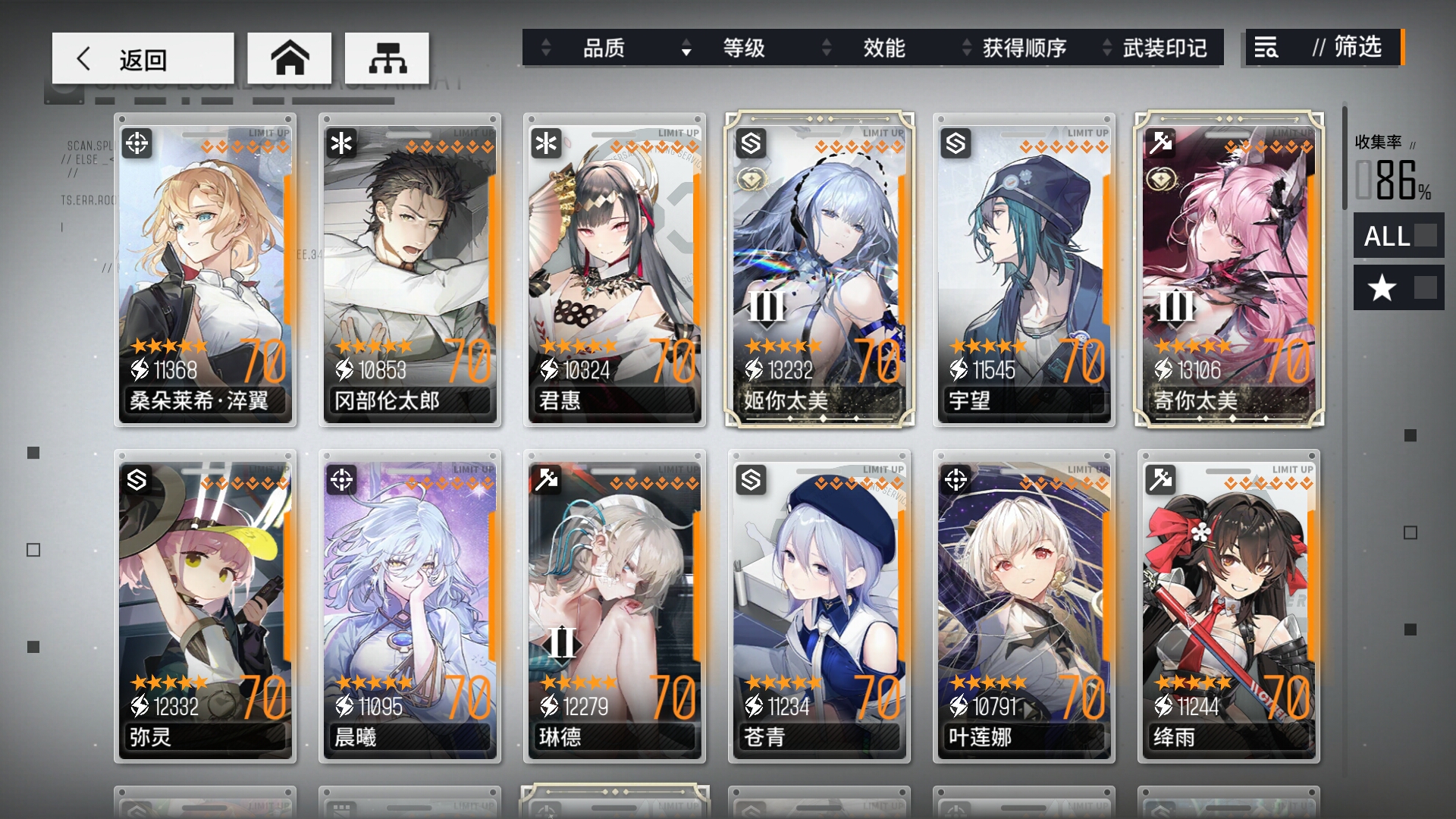Image resolution: width=1456 pixels, height=819 pixels.
Task: Select the 桑朵莱希·淬翼 character card
Action: (205, 269)
